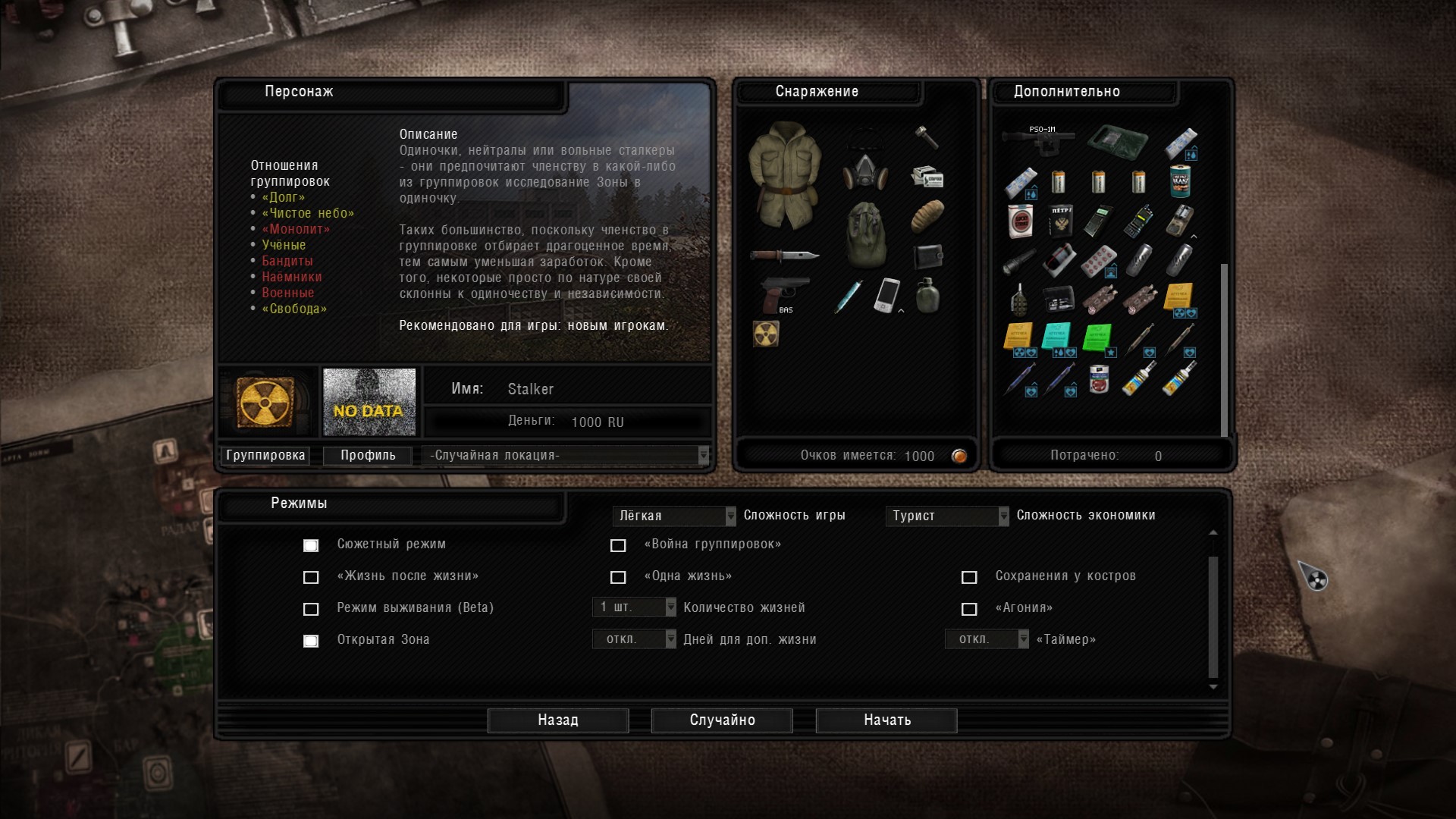Tick the «Агония» checkbox
Screen dimensions: 1456x819
click(x=969, y=609)
